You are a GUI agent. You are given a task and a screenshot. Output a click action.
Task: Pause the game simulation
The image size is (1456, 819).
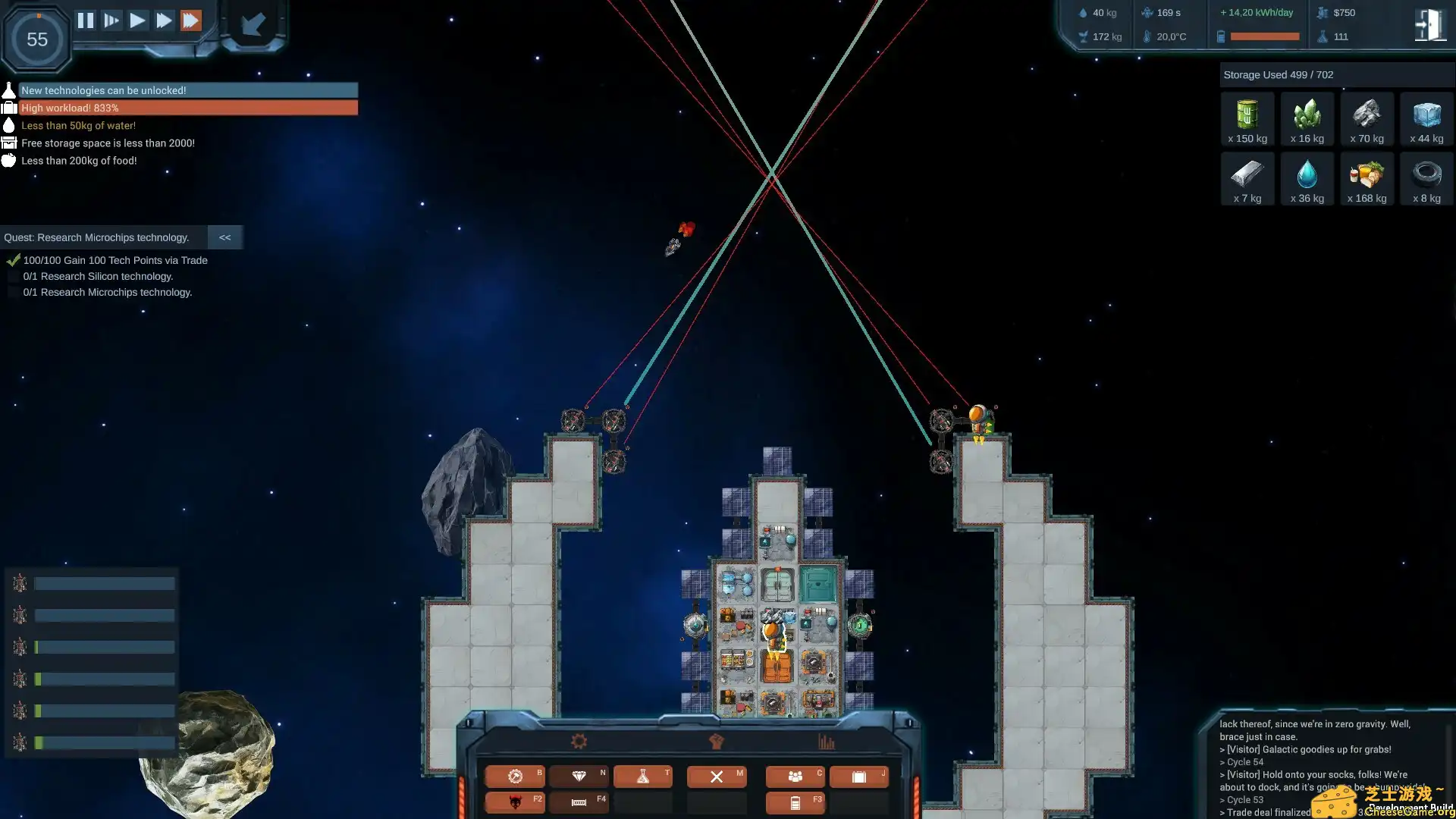(x=86, y=20)
